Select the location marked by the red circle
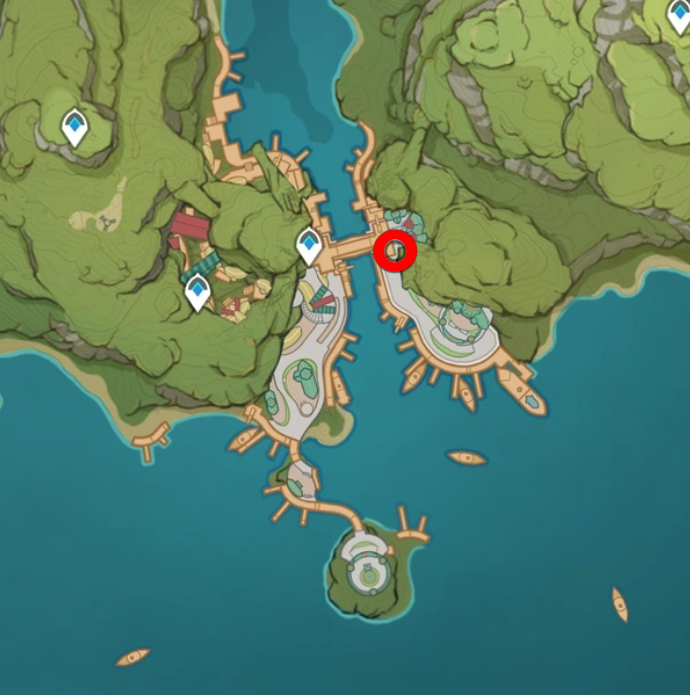The image size is (690, 695). pos(395,250)
